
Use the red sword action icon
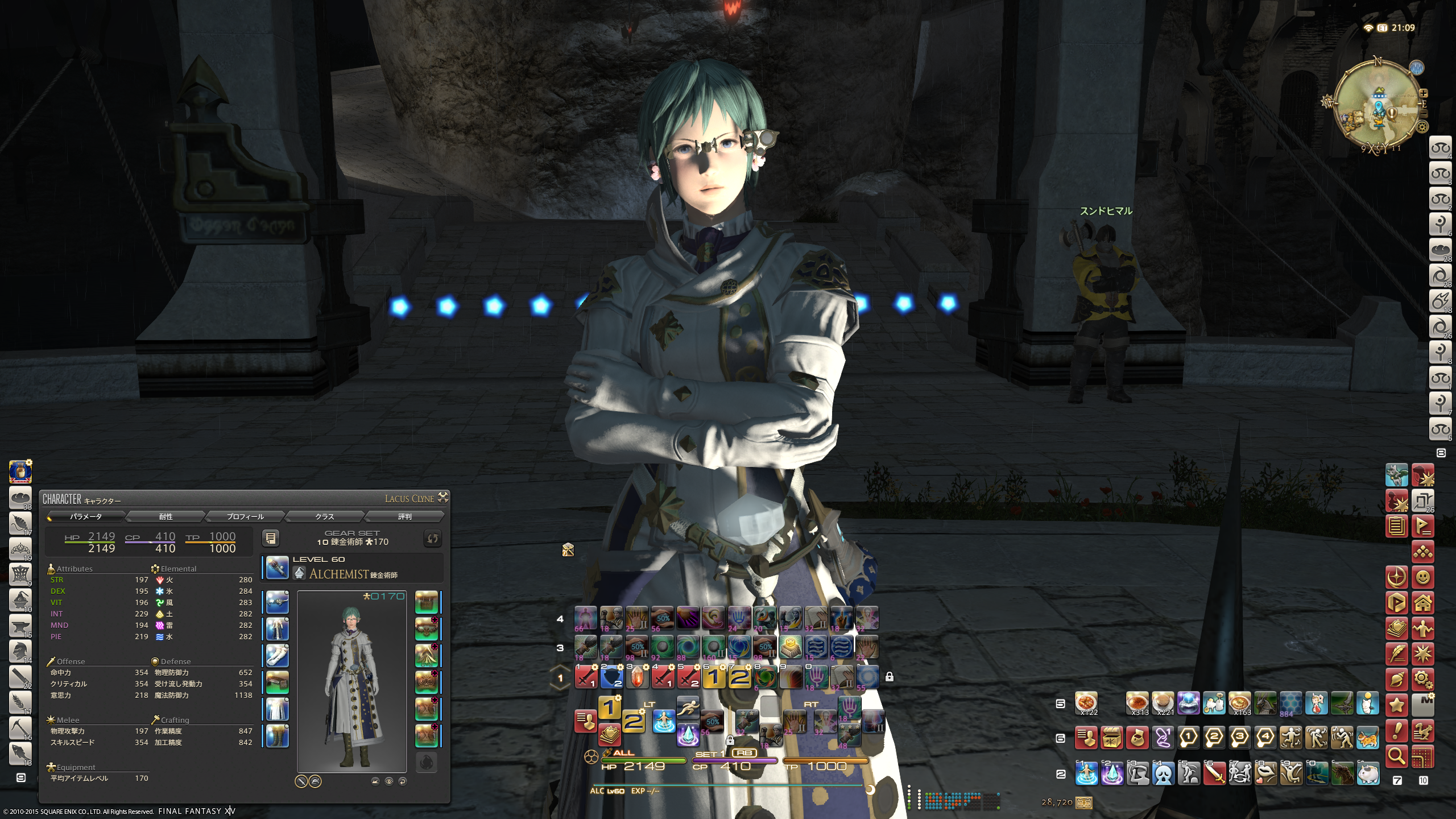pyautogui.click(x=1214, y=773)
